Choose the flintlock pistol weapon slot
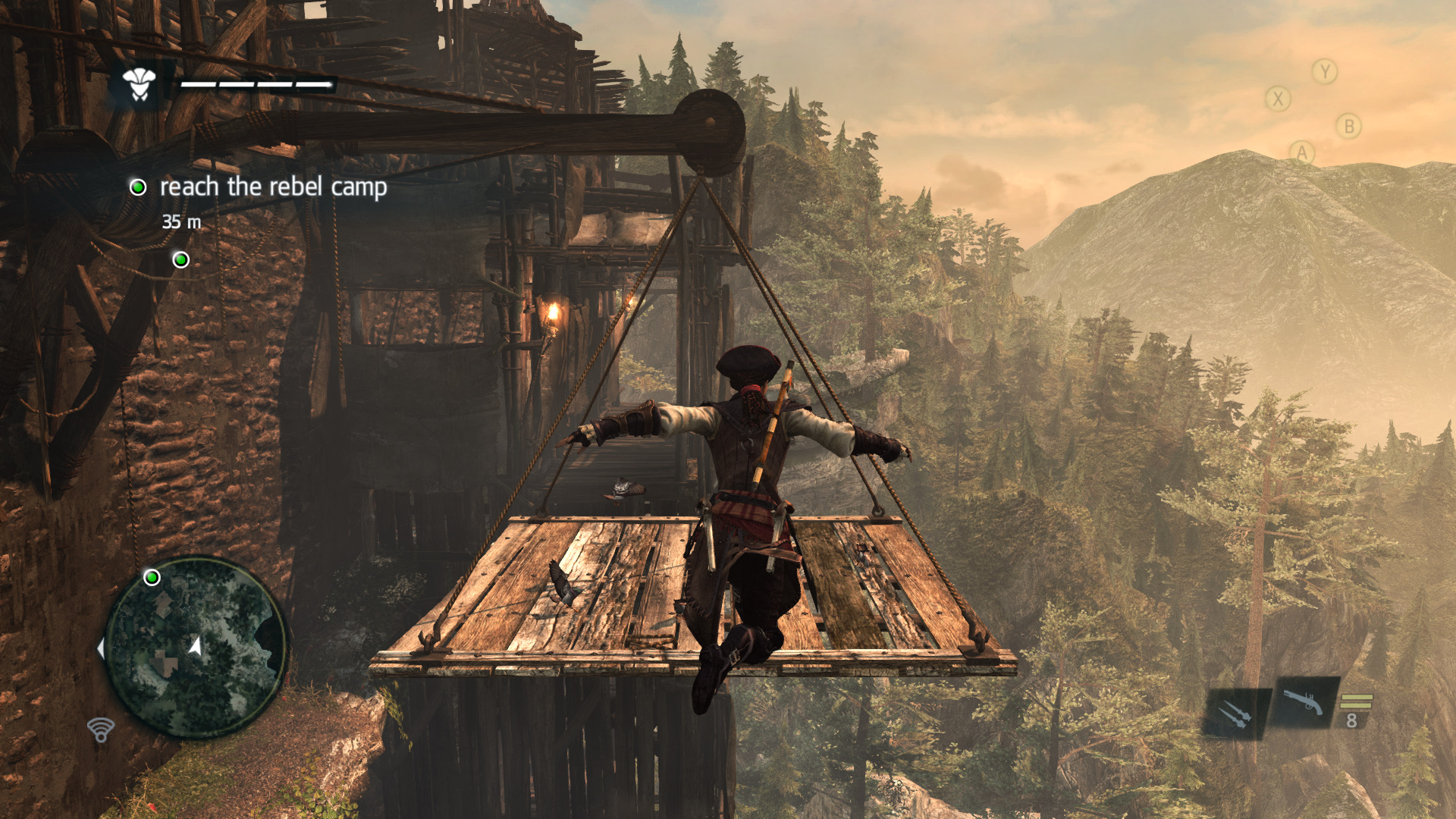This screenshot has width=1456, height=819. [1304, 702]
